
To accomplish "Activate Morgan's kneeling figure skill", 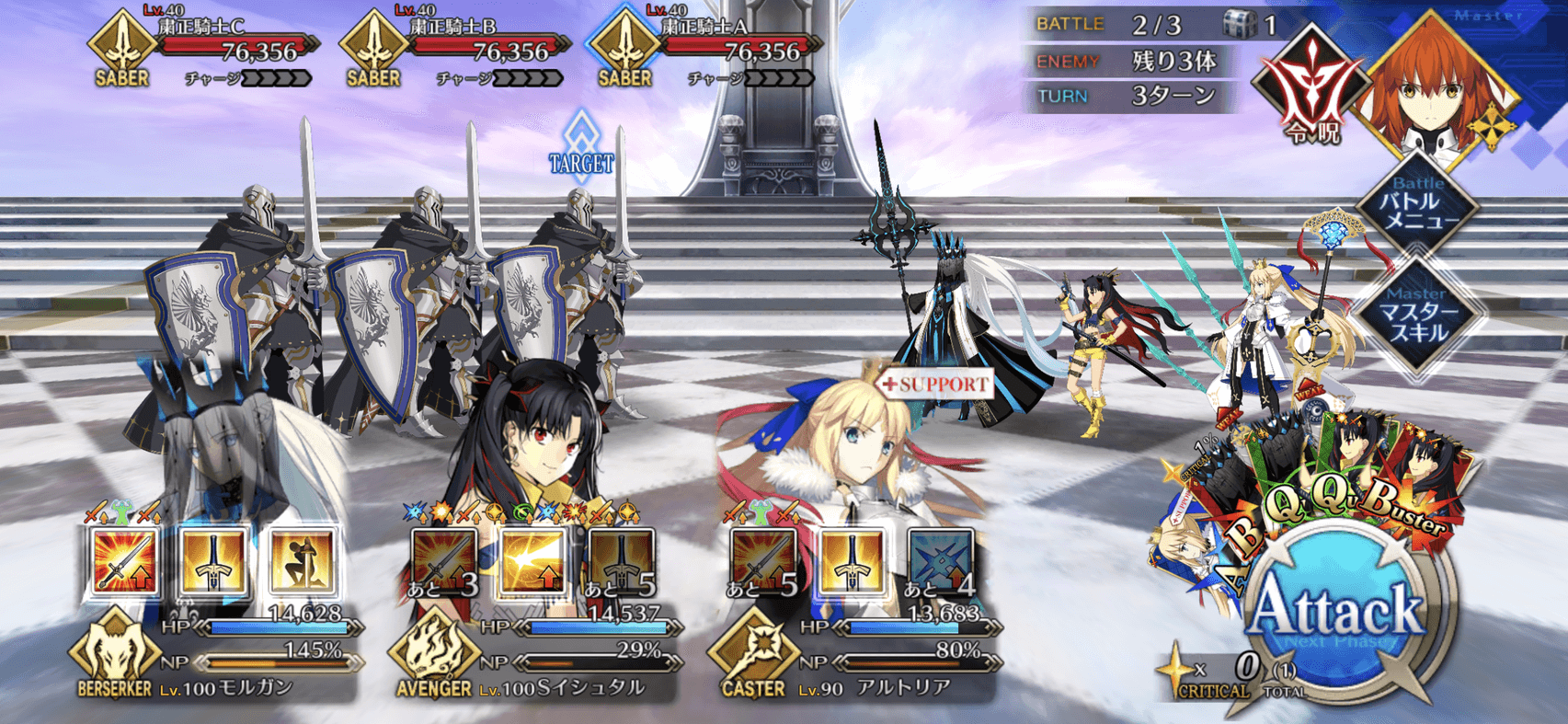I will pyautogui.click(x=303, y=561).
